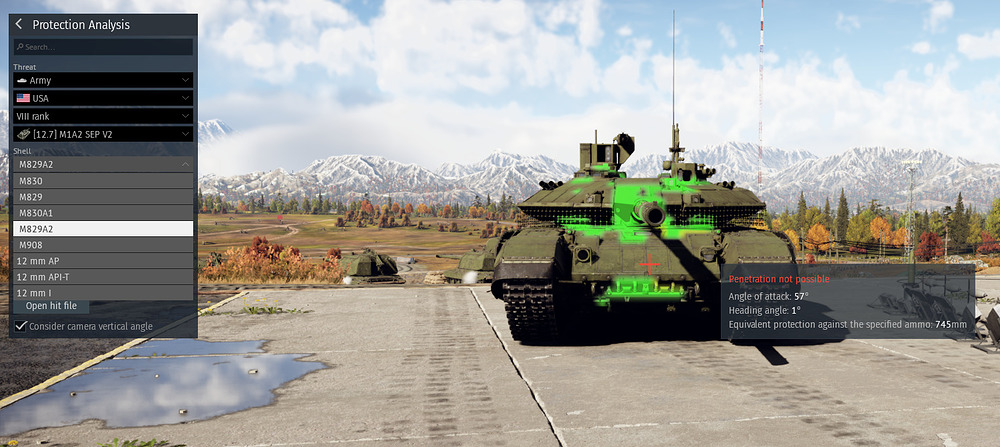
Task: Open the VIII rank dropdown
Action: (103, 116)
